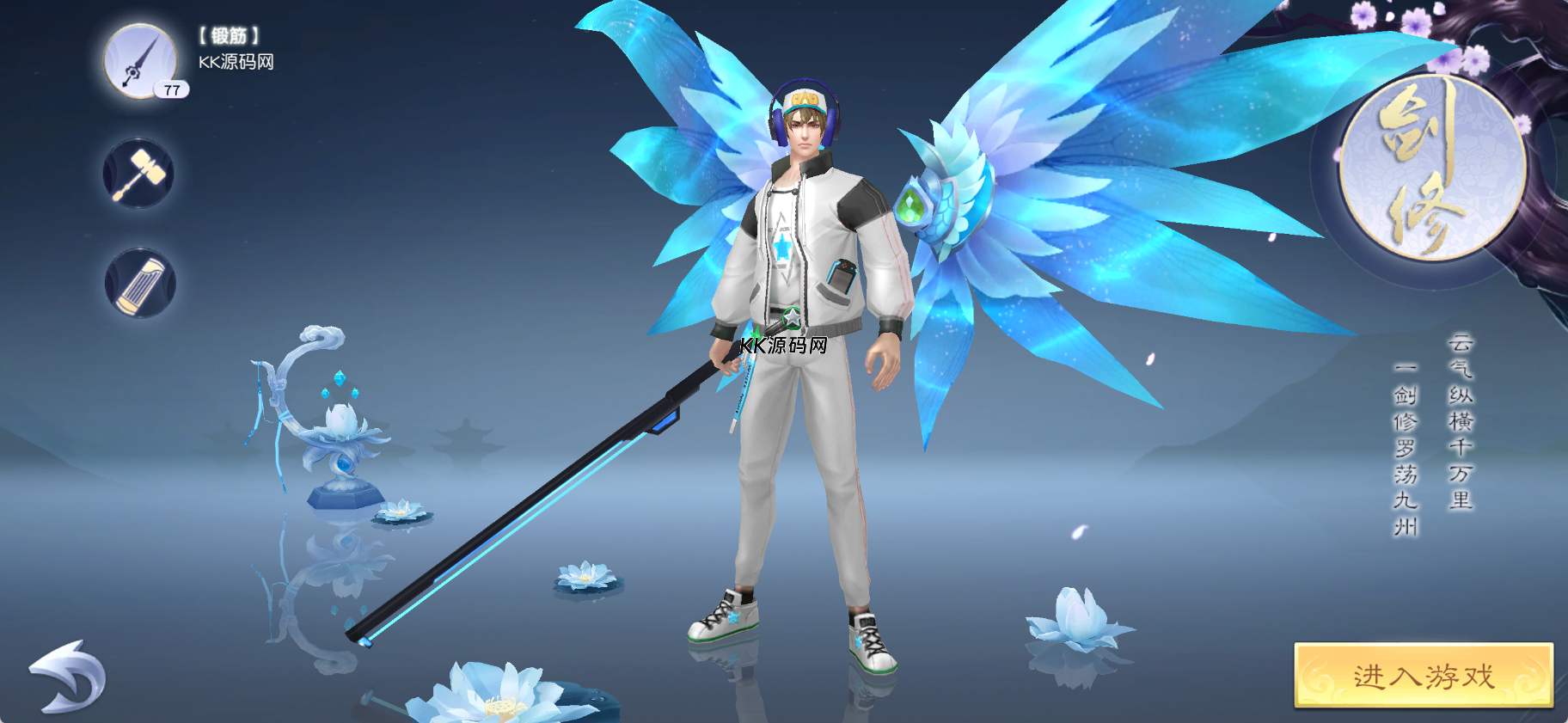Image resolution: width=1568 pixels, height=723 pixels.
Task: Click the 进入游戏 enter game button
Action: coord(1423,676)
